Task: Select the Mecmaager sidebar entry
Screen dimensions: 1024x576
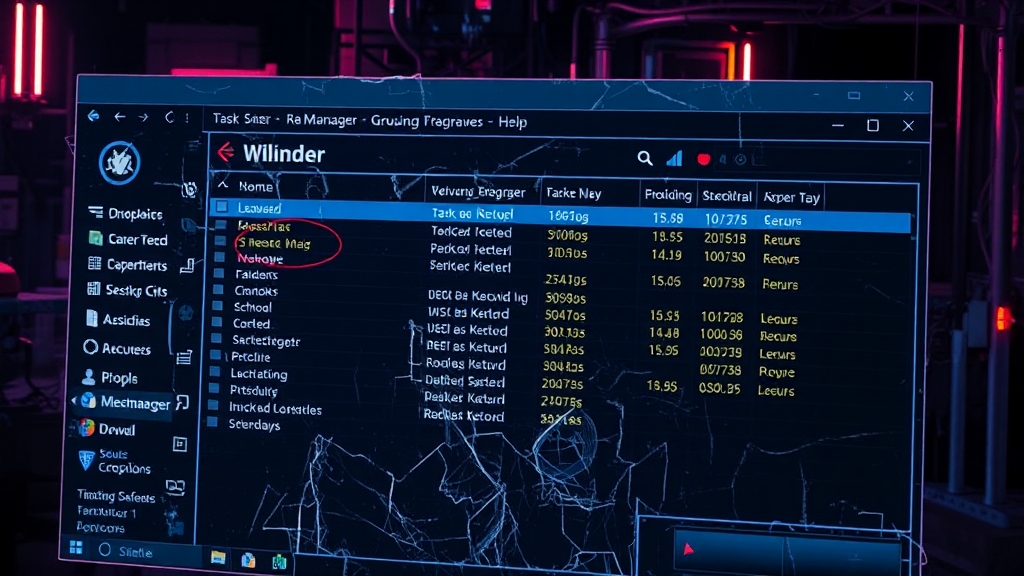Action: (x=134, y=402)
